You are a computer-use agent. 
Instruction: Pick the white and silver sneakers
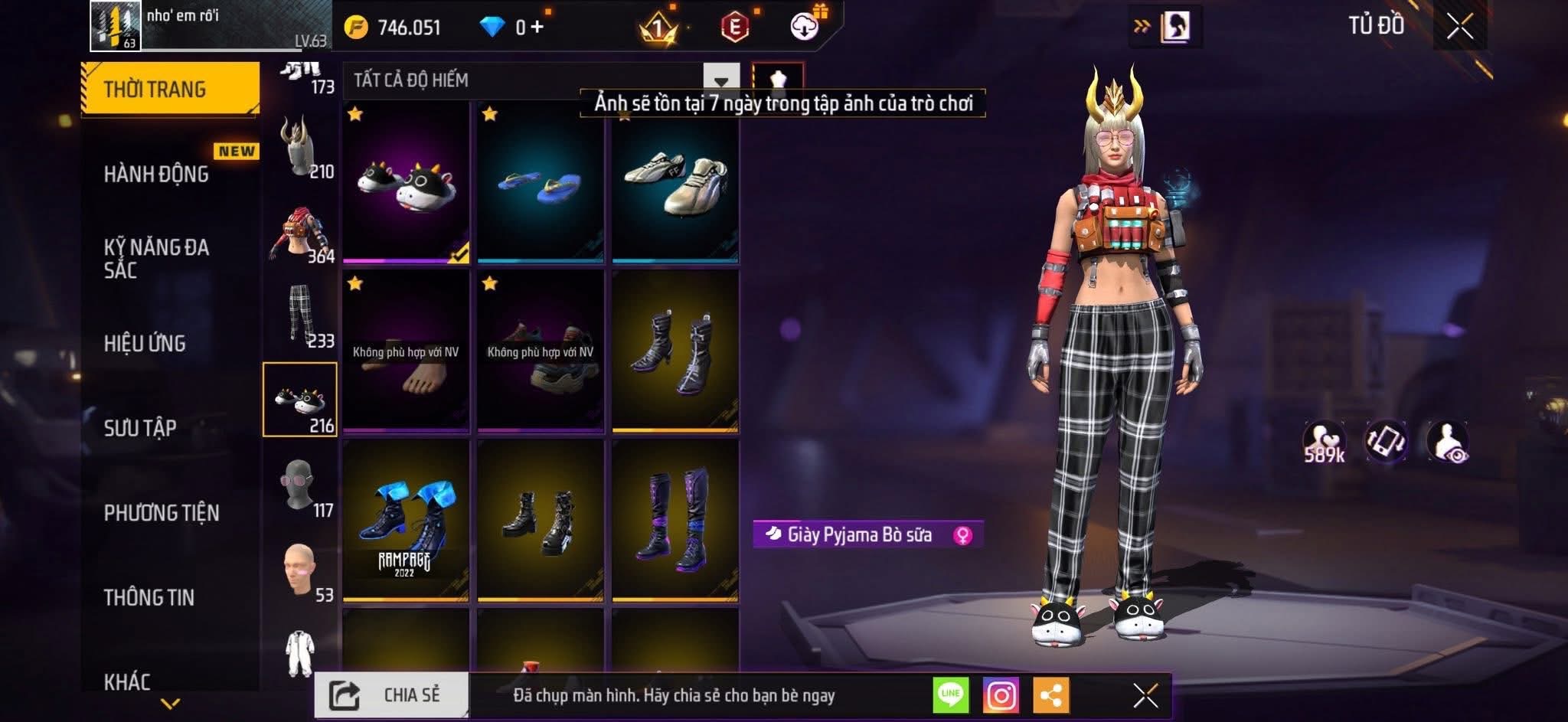(x=675, y=182)
